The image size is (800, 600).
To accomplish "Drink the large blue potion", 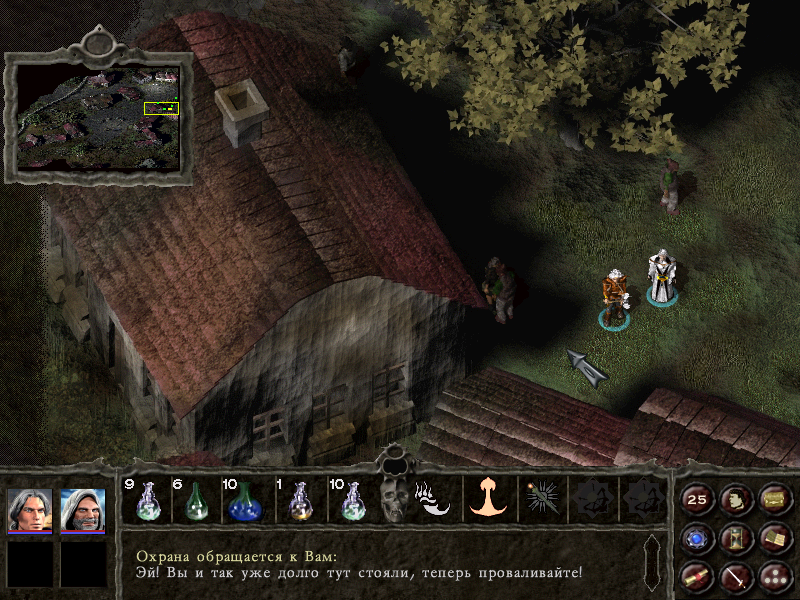I will coord(245,500).
